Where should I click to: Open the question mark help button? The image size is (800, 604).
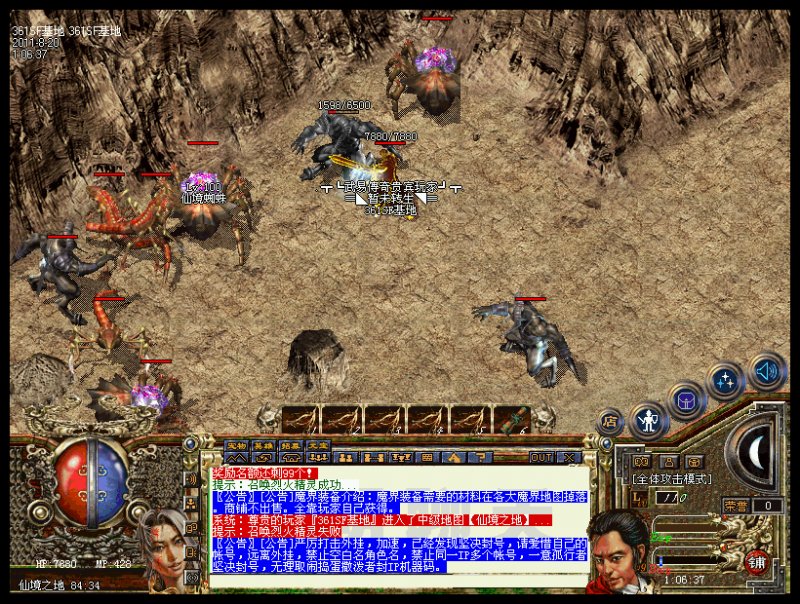click(477, 457)
